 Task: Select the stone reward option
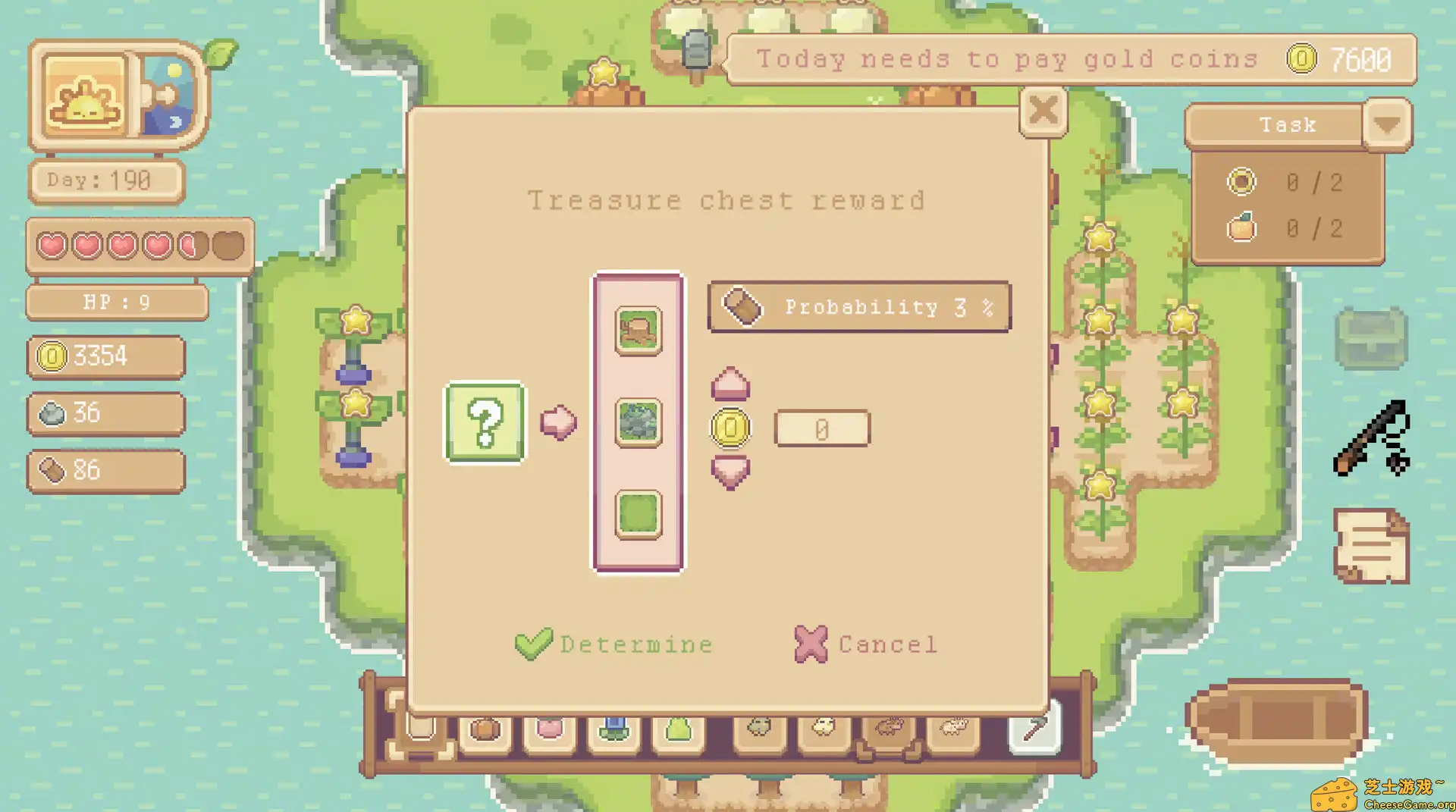pyautogui.click(x=638, y=422)
